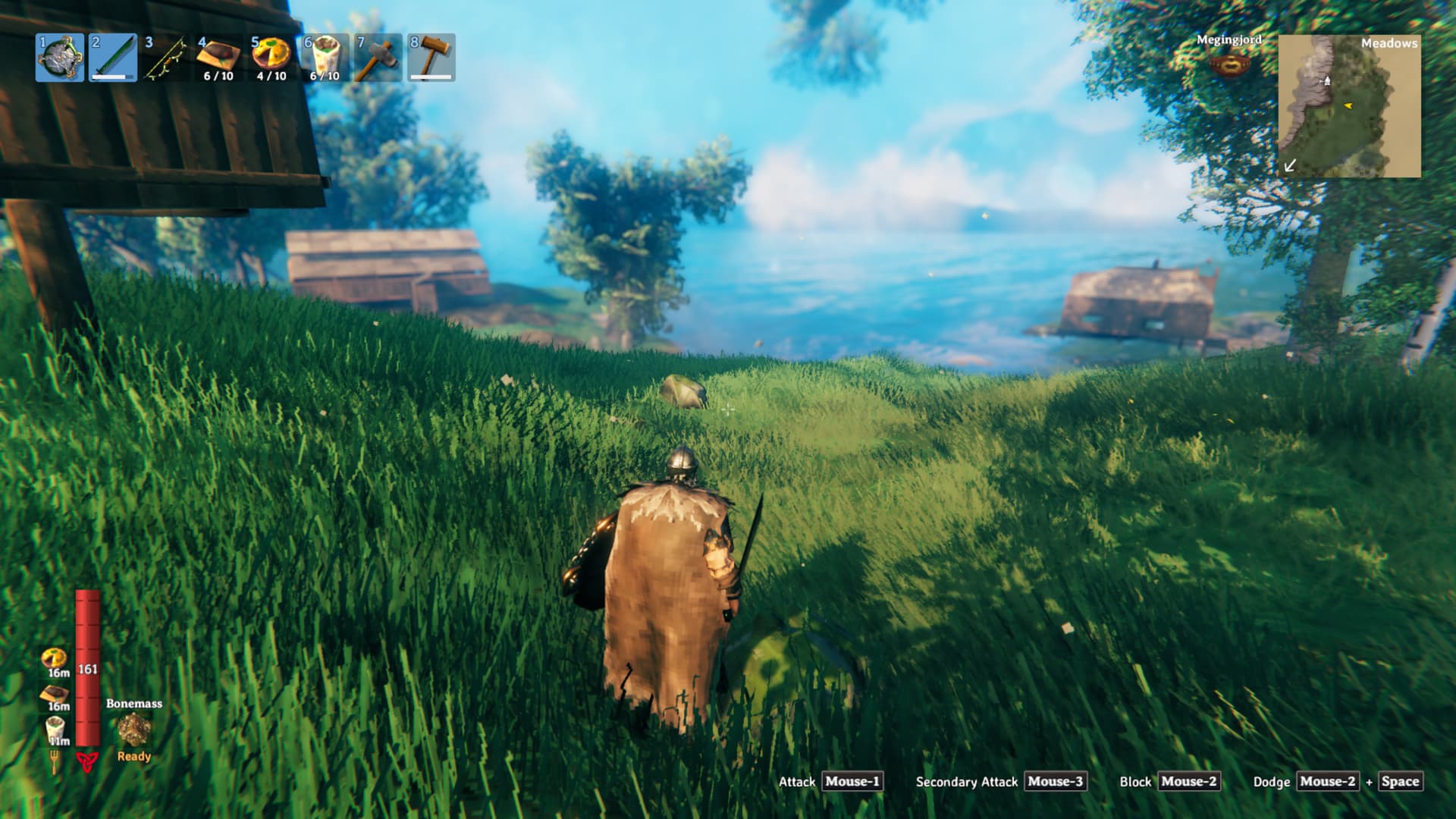Viewport: 1456px width, 819px height.
Task: Select the round shield in hotbar slot 1
Action: tap(60, 58)
